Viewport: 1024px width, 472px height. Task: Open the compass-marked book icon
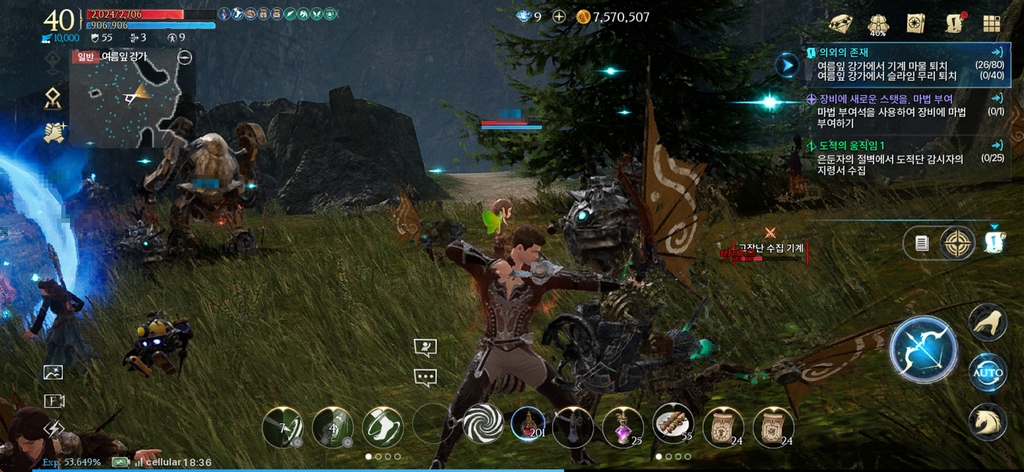916,24
